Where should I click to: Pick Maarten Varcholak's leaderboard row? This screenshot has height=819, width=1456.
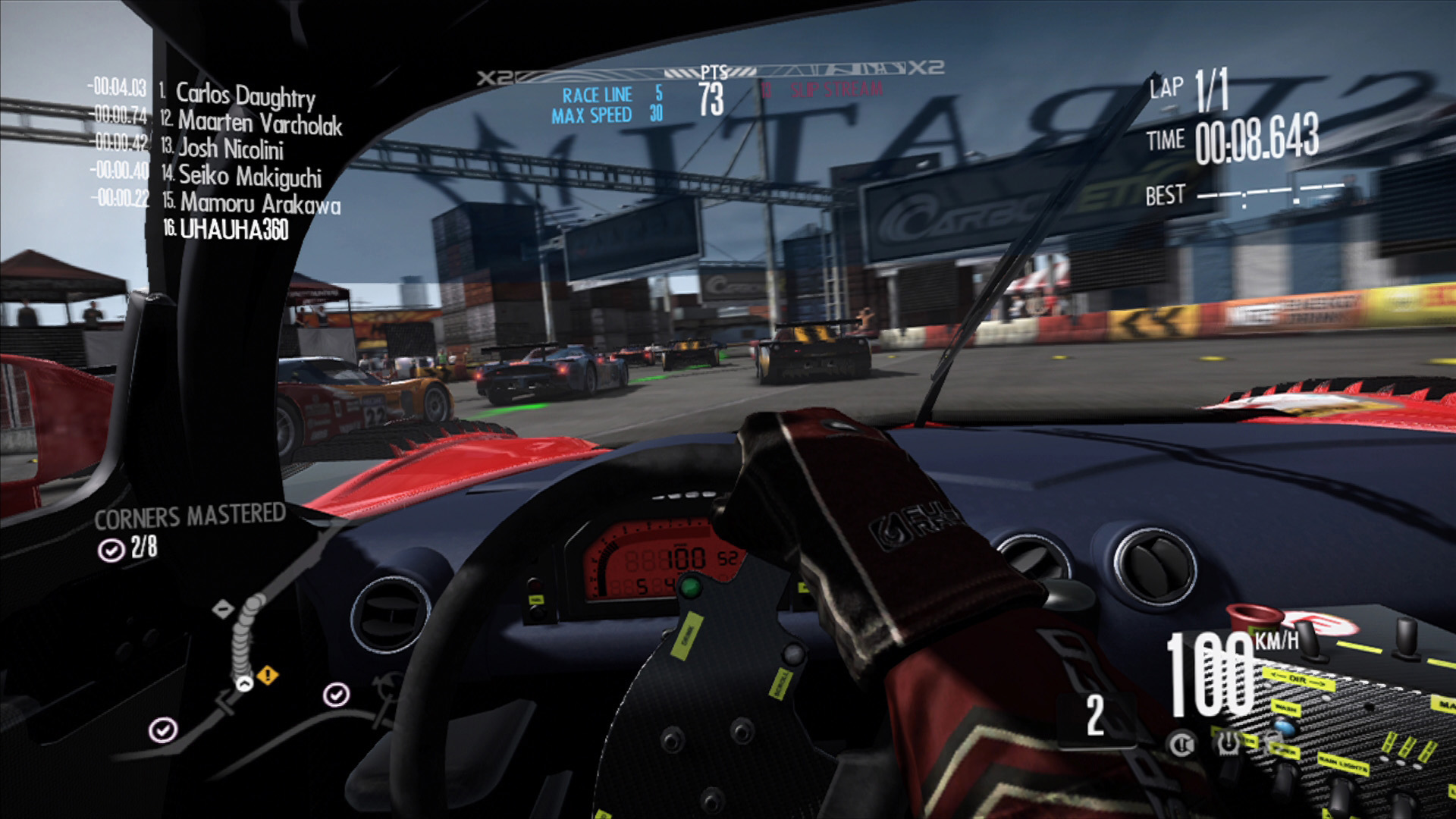point(259,123)
